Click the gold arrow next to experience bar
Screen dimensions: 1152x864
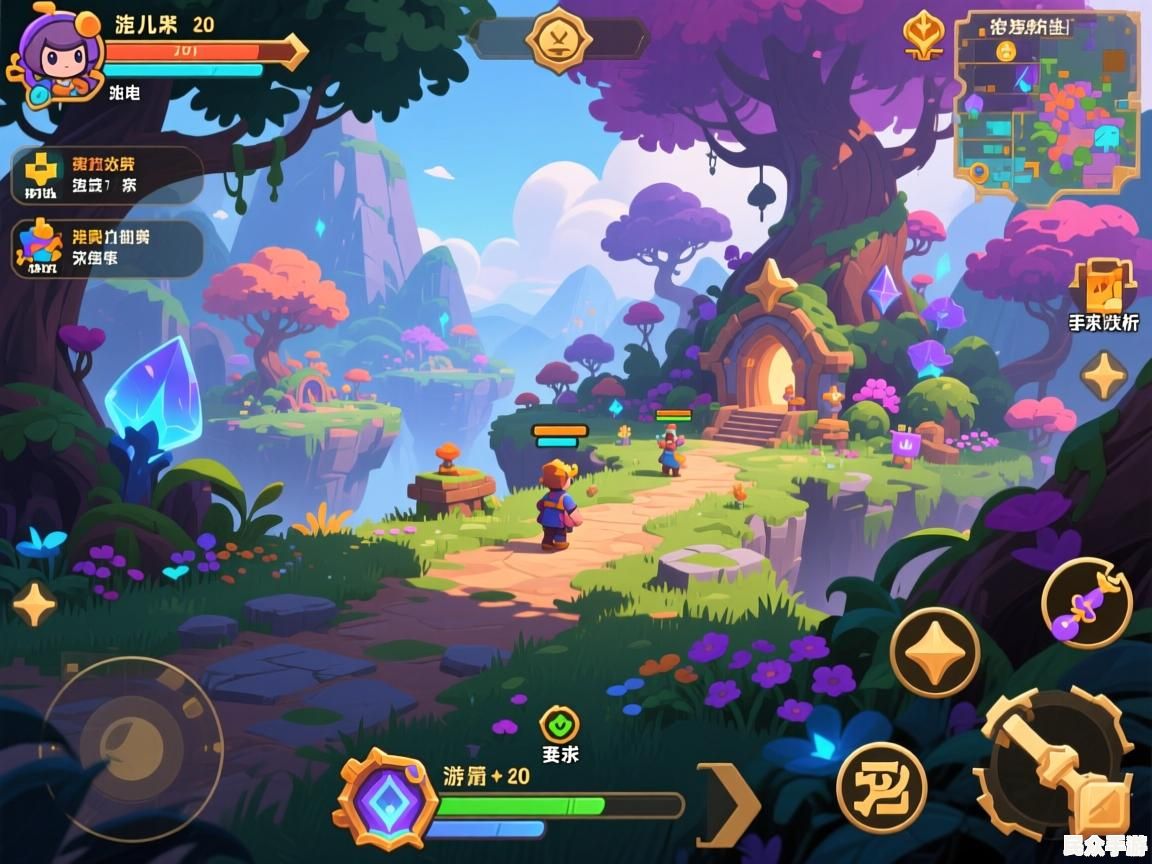click(x=727, y=804)
